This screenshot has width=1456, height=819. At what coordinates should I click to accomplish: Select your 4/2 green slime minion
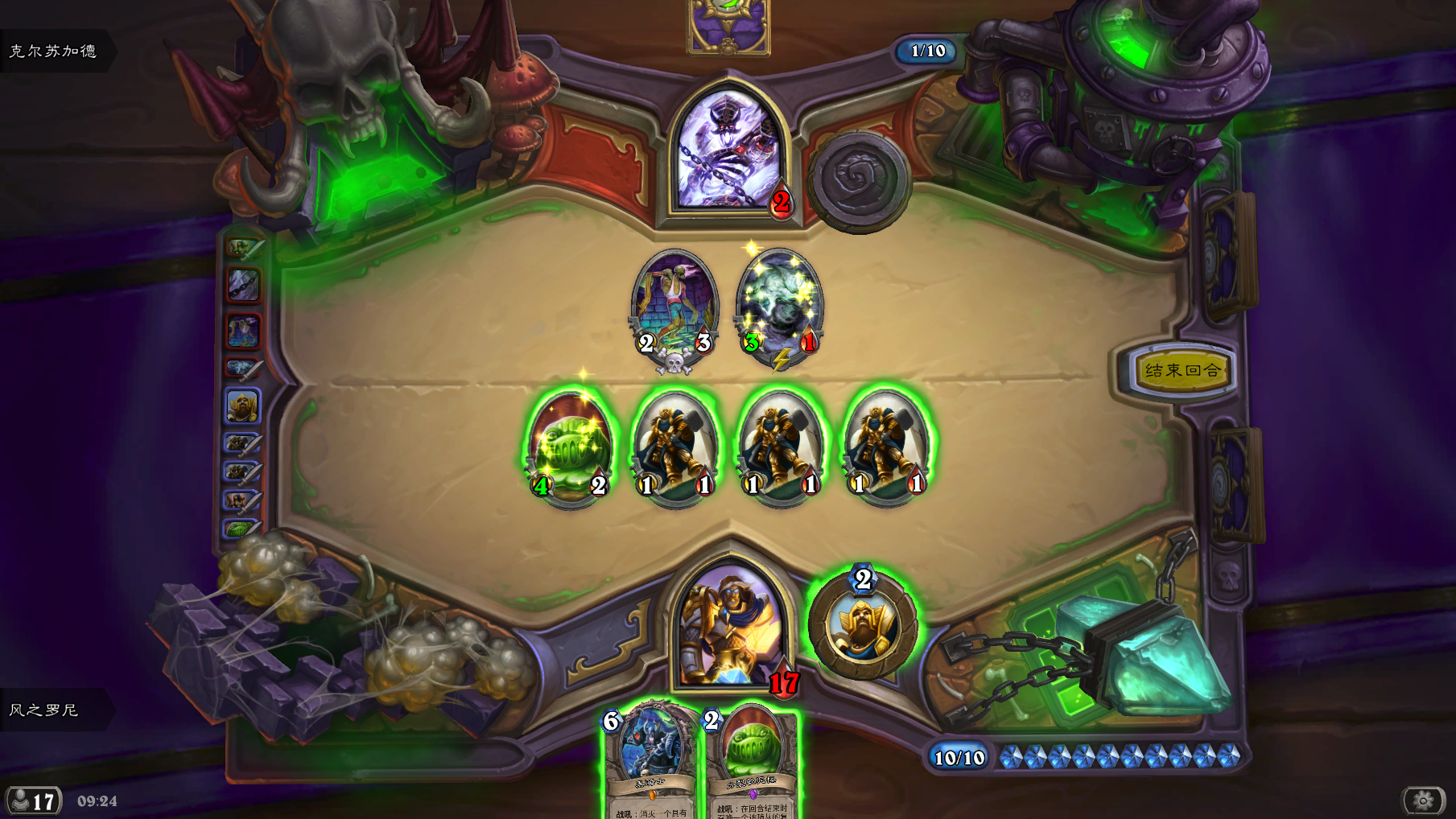570,447
